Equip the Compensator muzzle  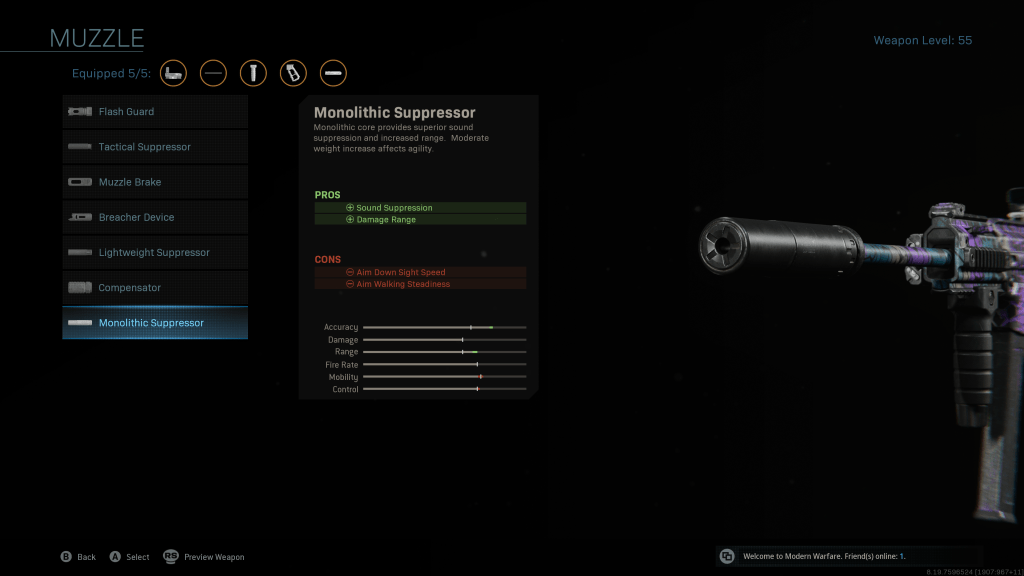click(x=155, y=288)
